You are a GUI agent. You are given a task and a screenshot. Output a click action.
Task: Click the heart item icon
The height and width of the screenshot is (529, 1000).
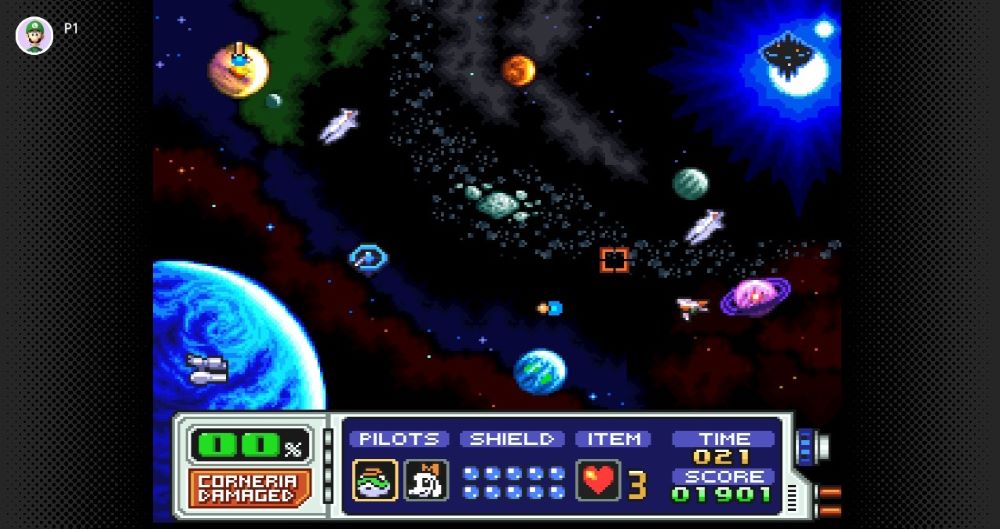tap(598, 480)
